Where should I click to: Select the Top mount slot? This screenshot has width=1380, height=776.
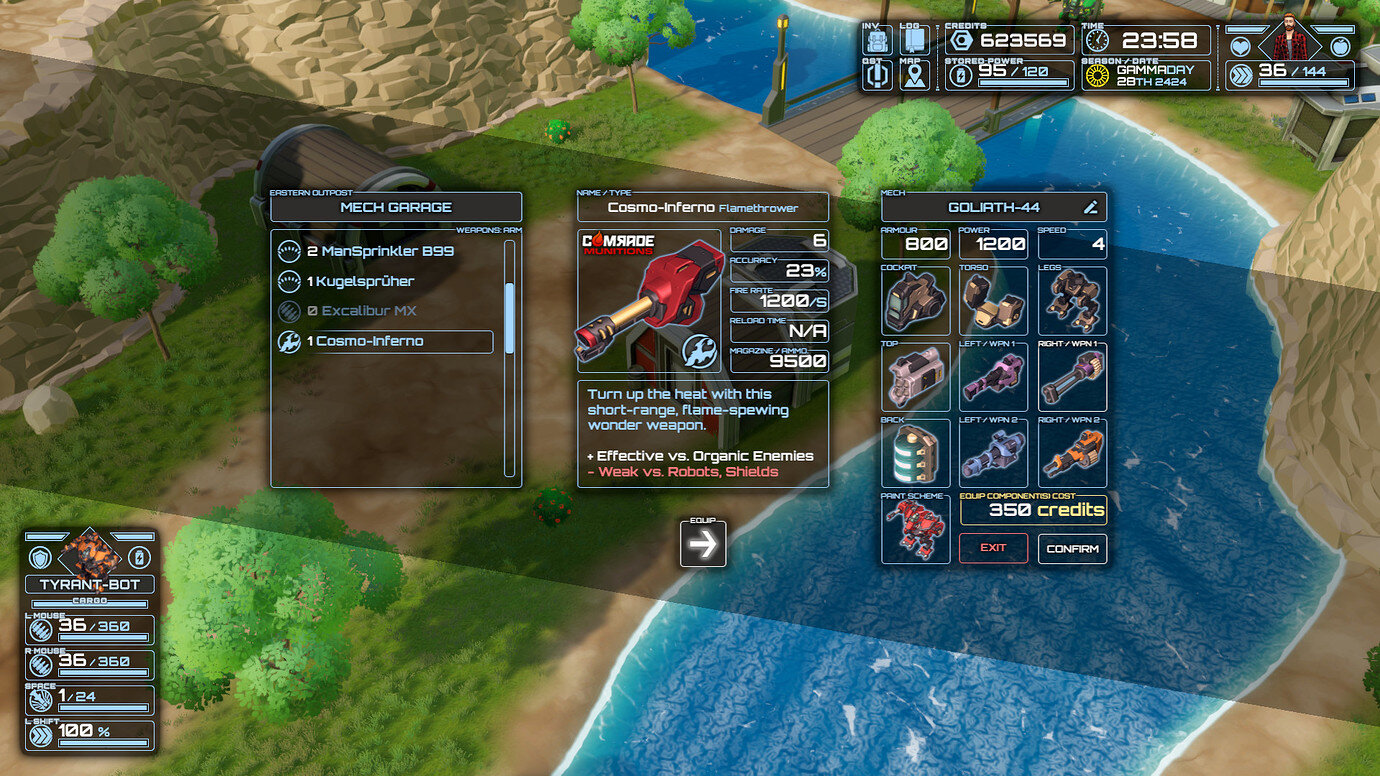click(915, 378)
